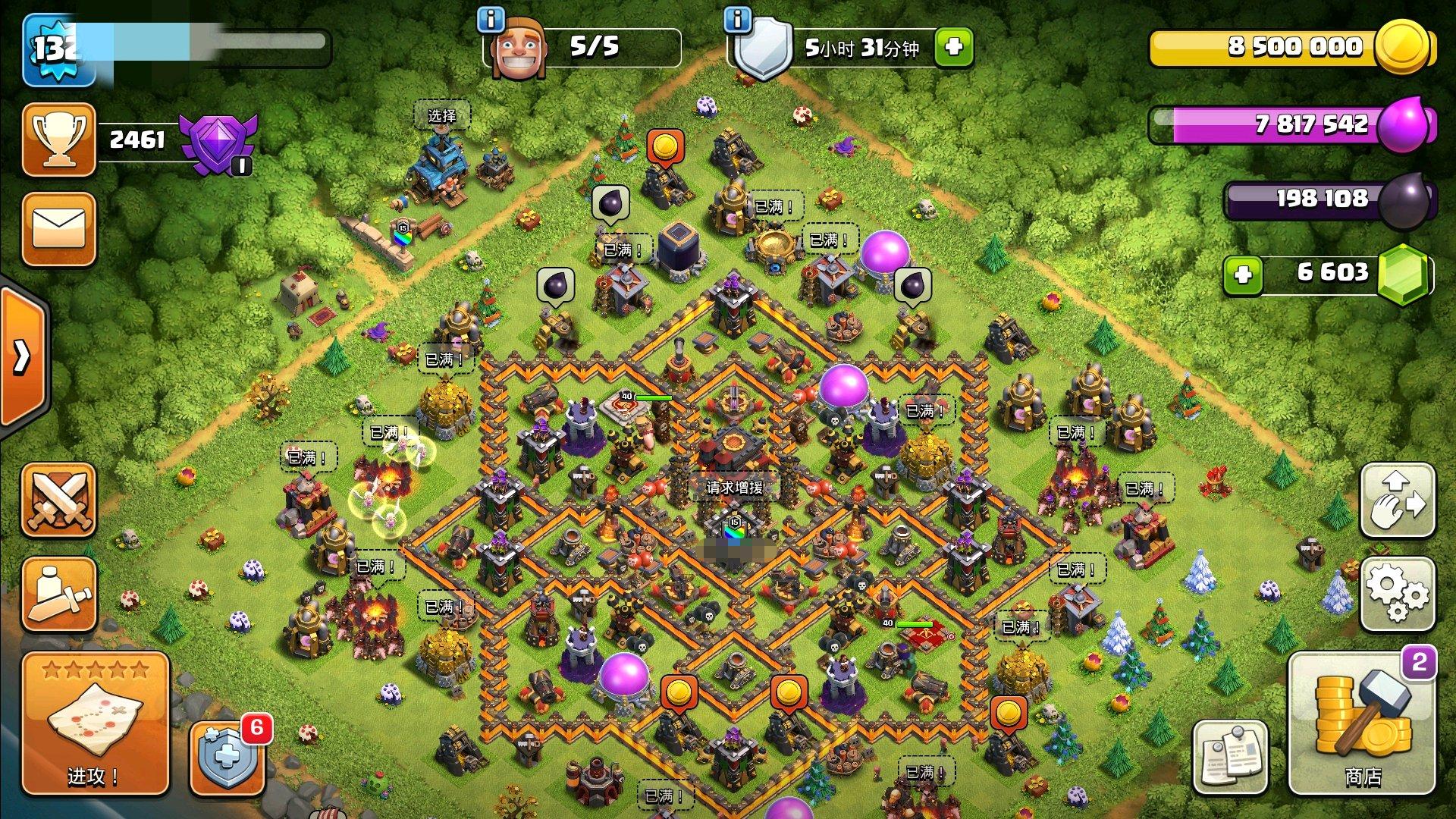Open the shop (商店)
The height and width of the screenshot is (819, 1456).
click(x=1362, y=724)
